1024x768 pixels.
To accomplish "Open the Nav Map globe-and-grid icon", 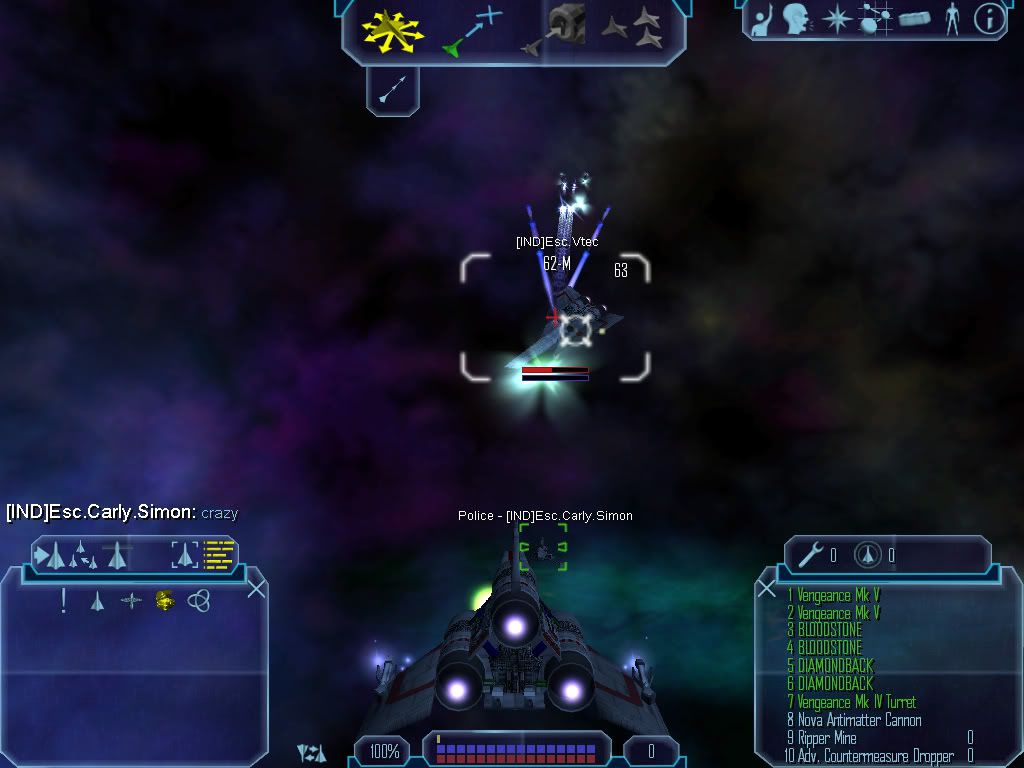I will (x=875, y=18).
